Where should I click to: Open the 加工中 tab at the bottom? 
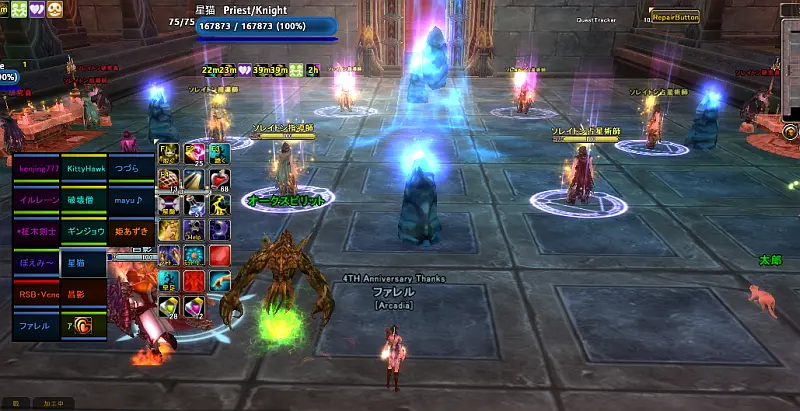tap(52, 403)
